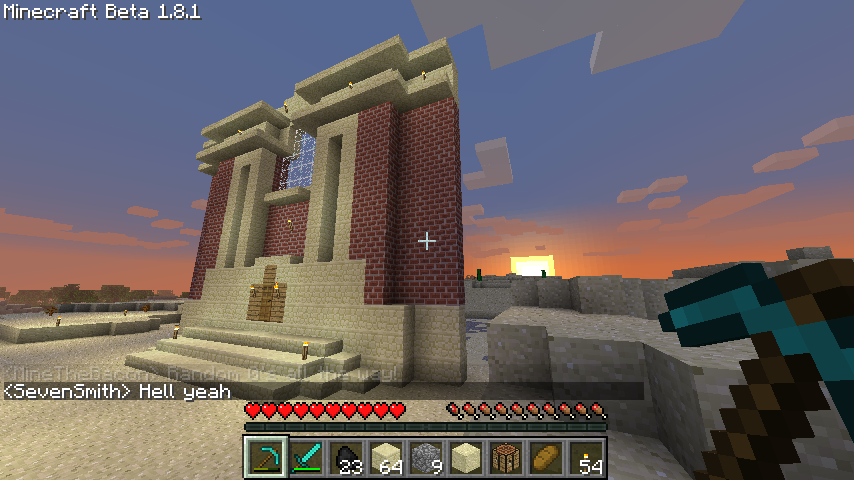Choose the coal stack of 23
The image size is (854, 480).
point(346,457)
